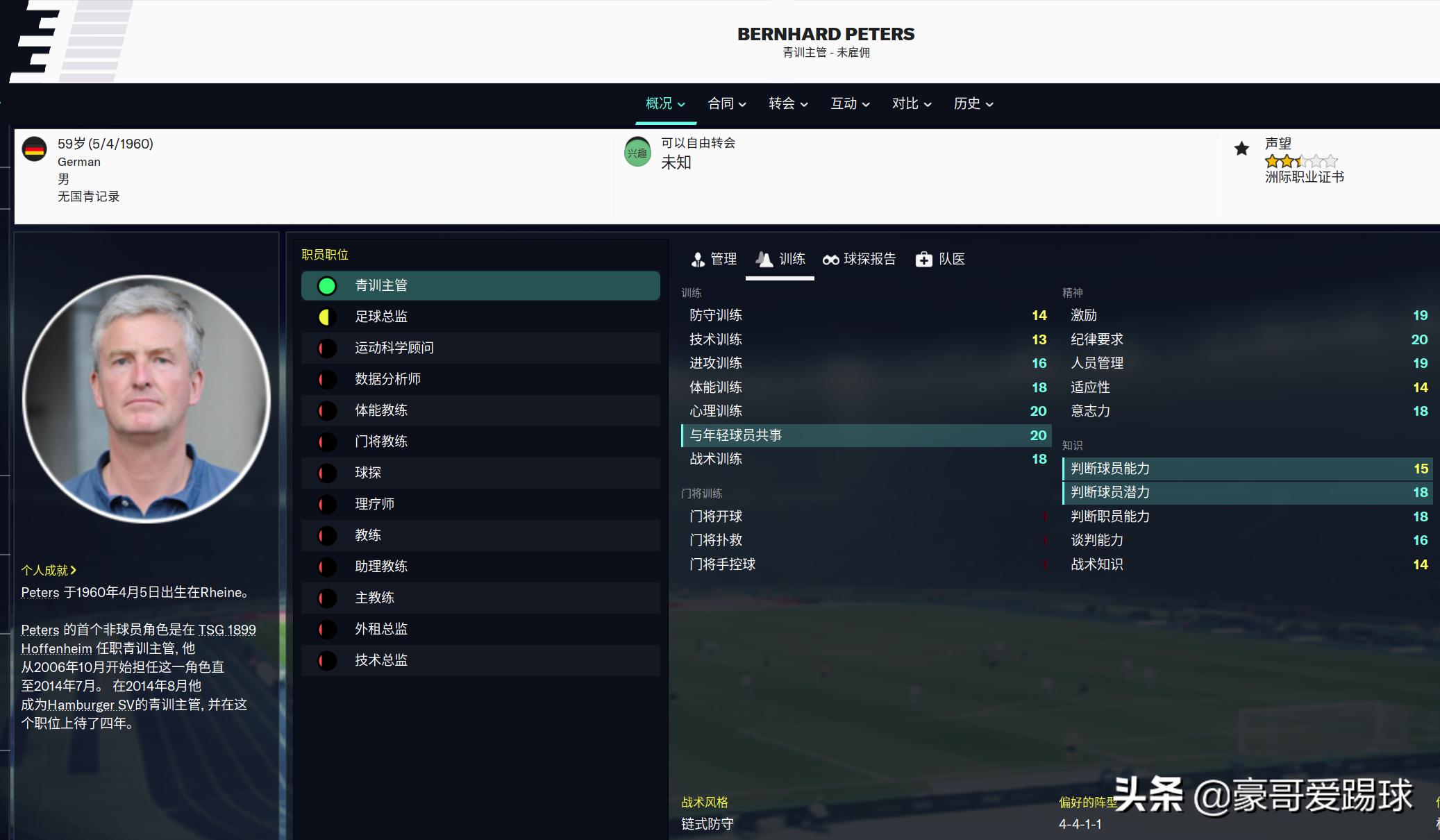Click the green 兴趣 interest badge
1440x840 pixels.
pos(636,151)
